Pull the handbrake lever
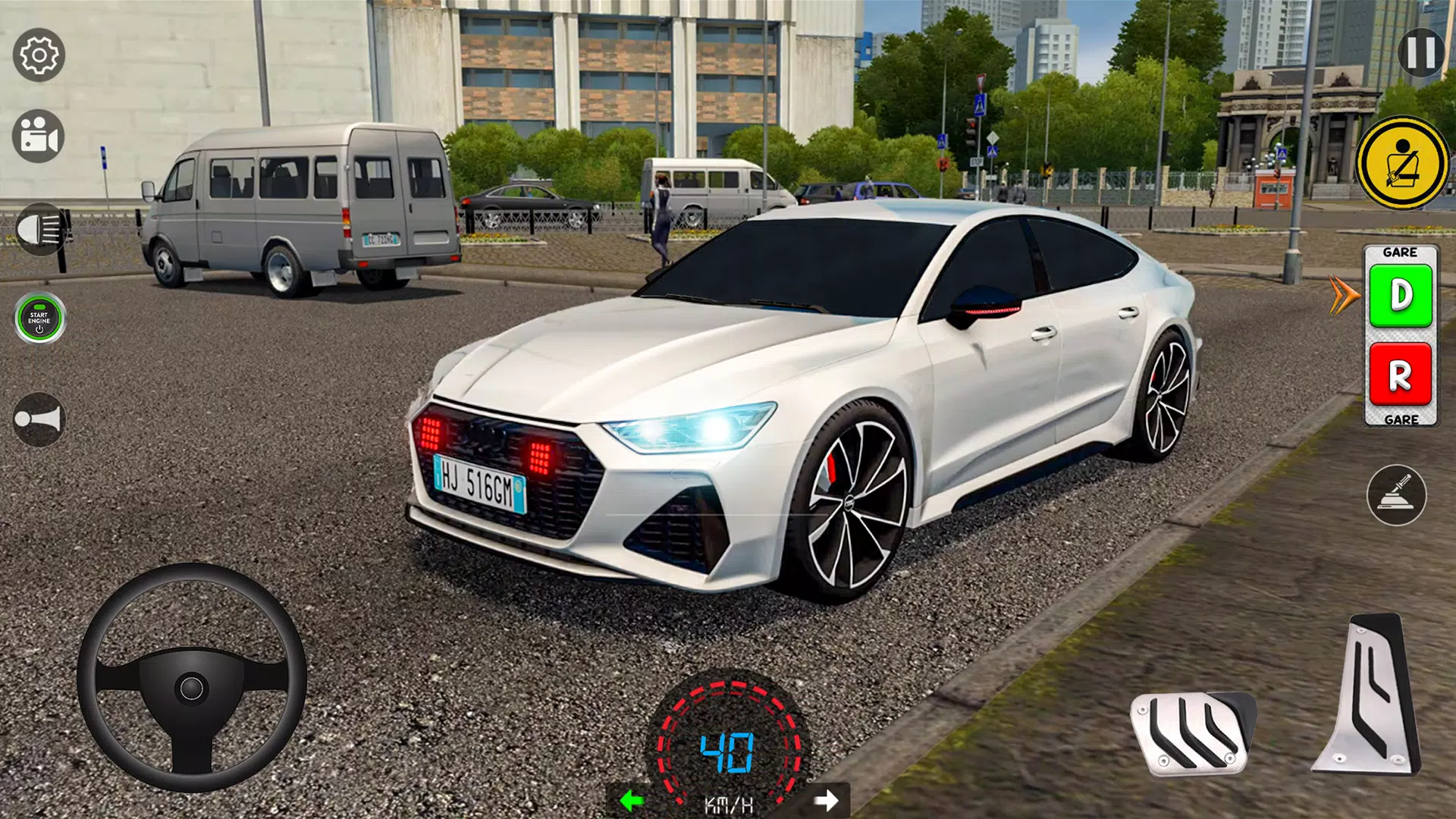 [x=1396, y=495]
